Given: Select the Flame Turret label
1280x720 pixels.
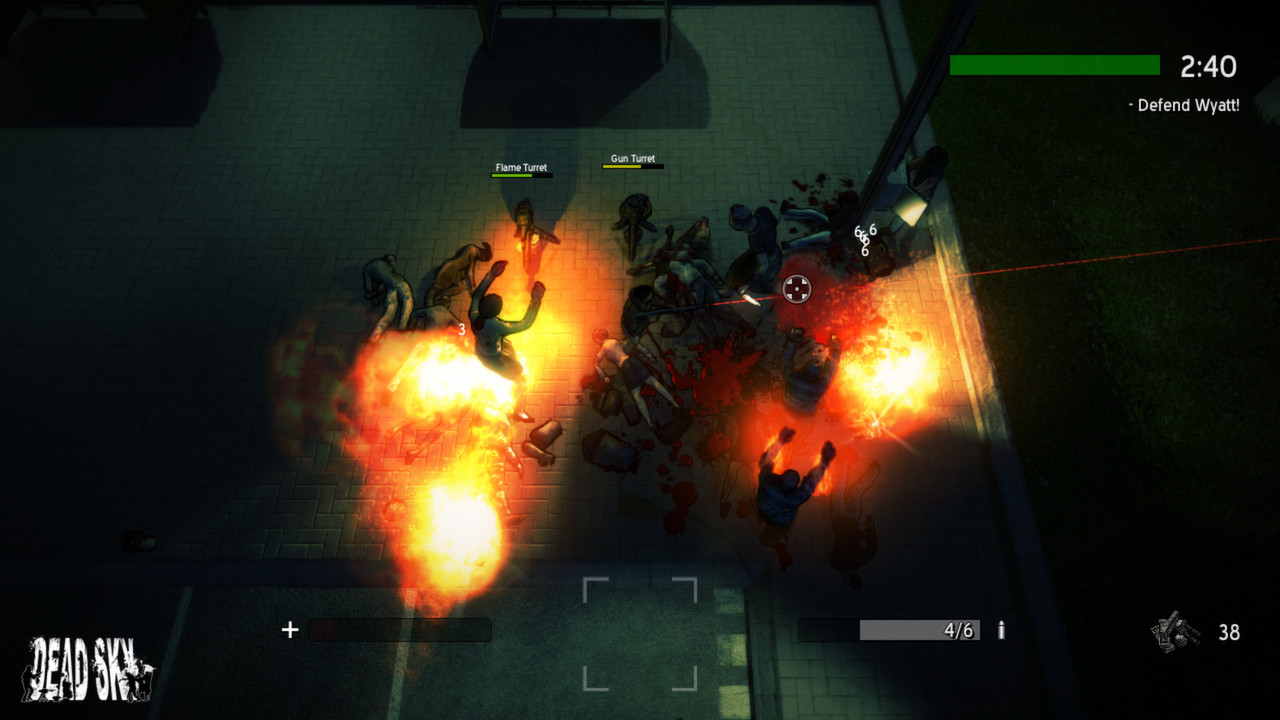Looking at the screenshot, I should tap(521, 168).
